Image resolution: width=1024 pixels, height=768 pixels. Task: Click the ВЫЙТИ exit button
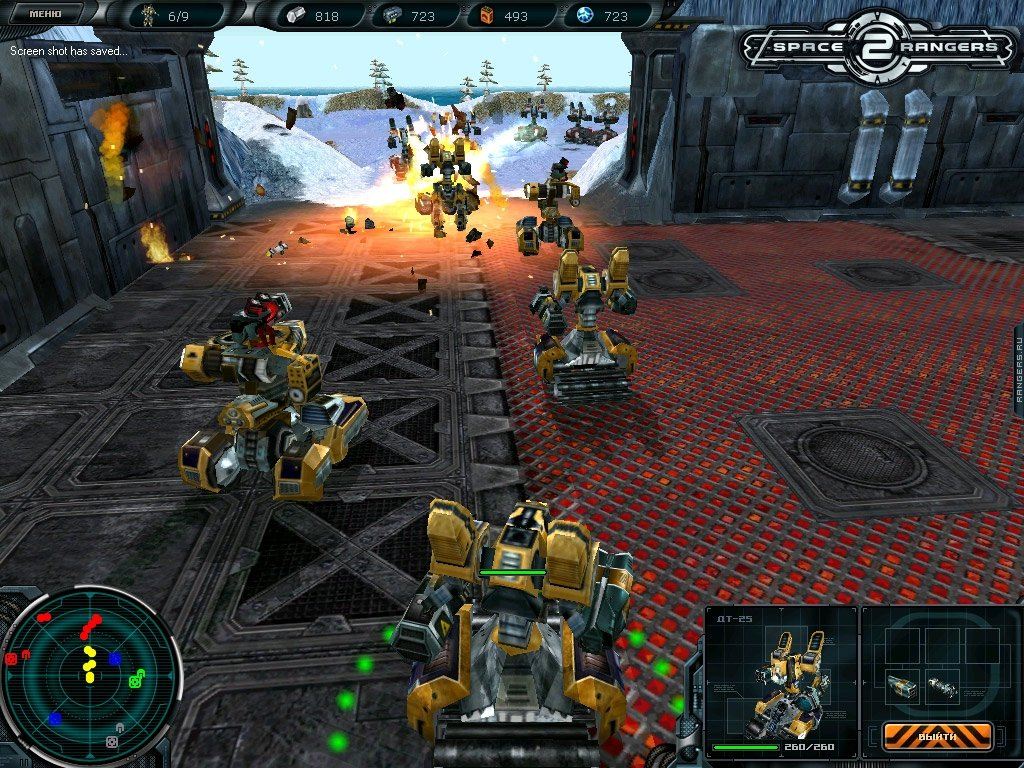pyautogui.click(x=937, y=736)
